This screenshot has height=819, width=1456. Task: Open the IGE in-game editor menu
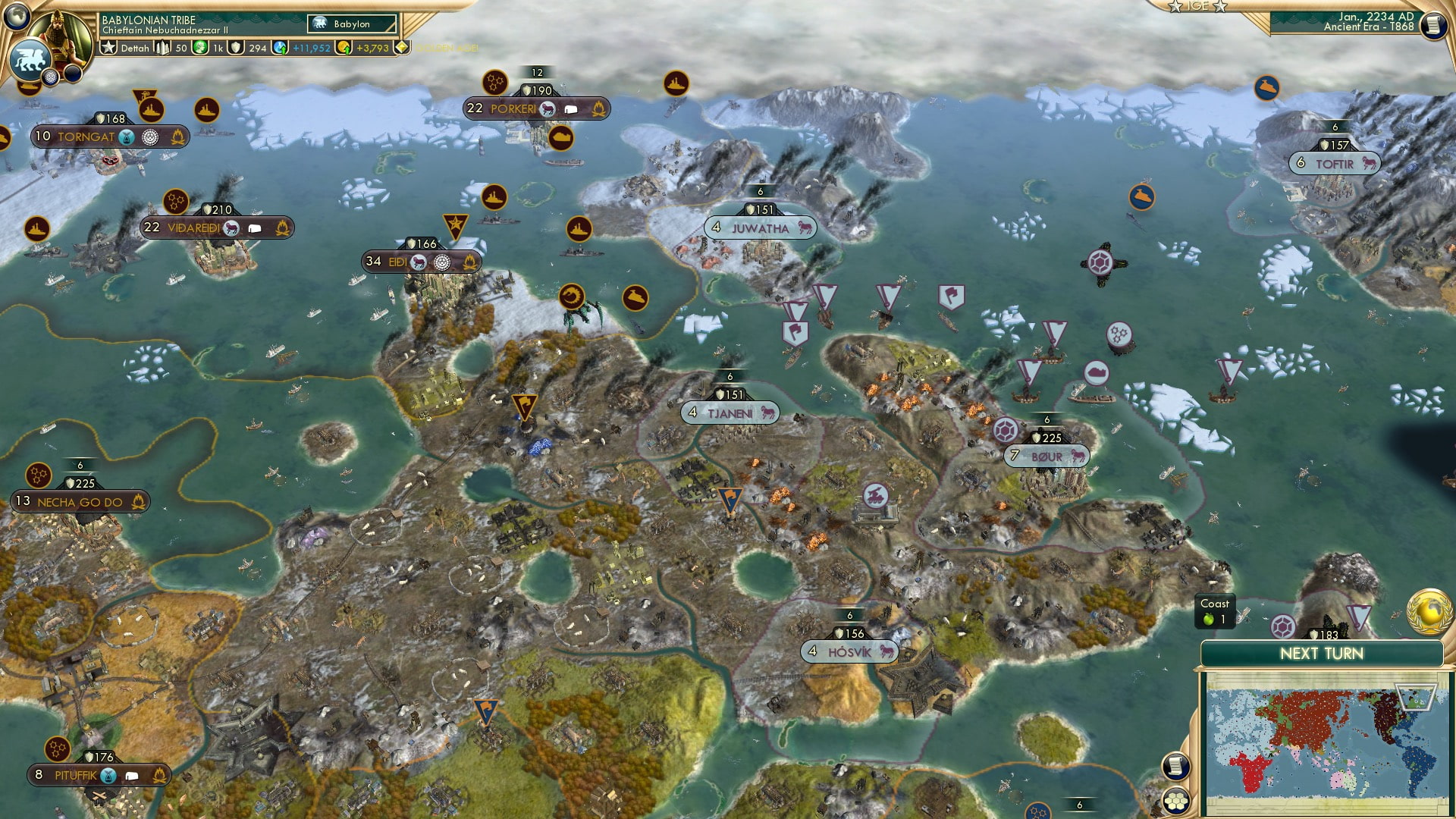pyautogui.click(x=1197, y=6)
